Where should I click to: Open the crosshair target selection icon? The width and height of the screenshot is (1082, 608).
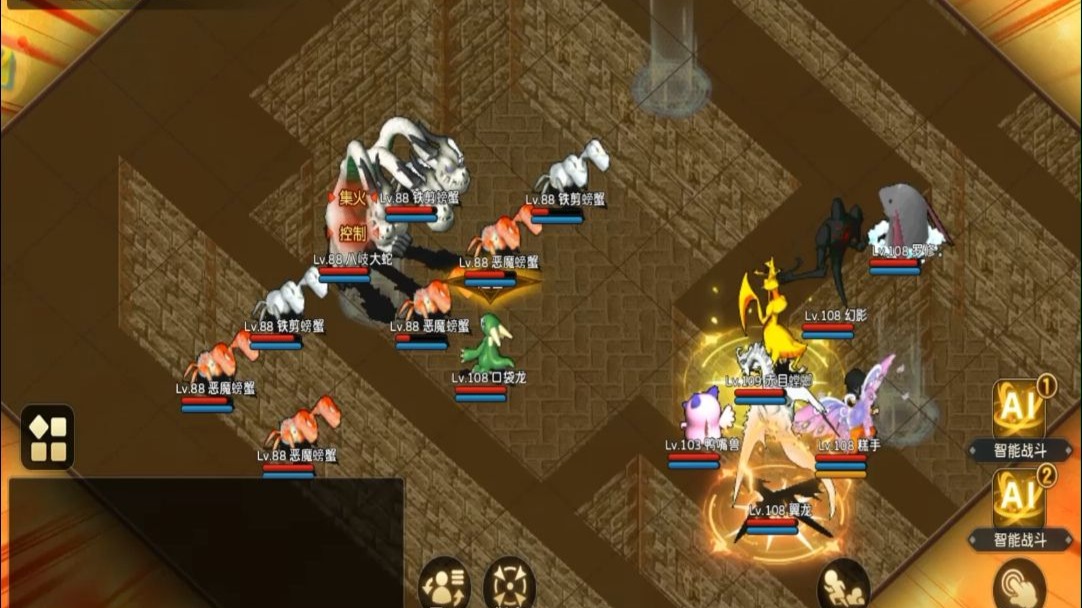pos(509,584)
